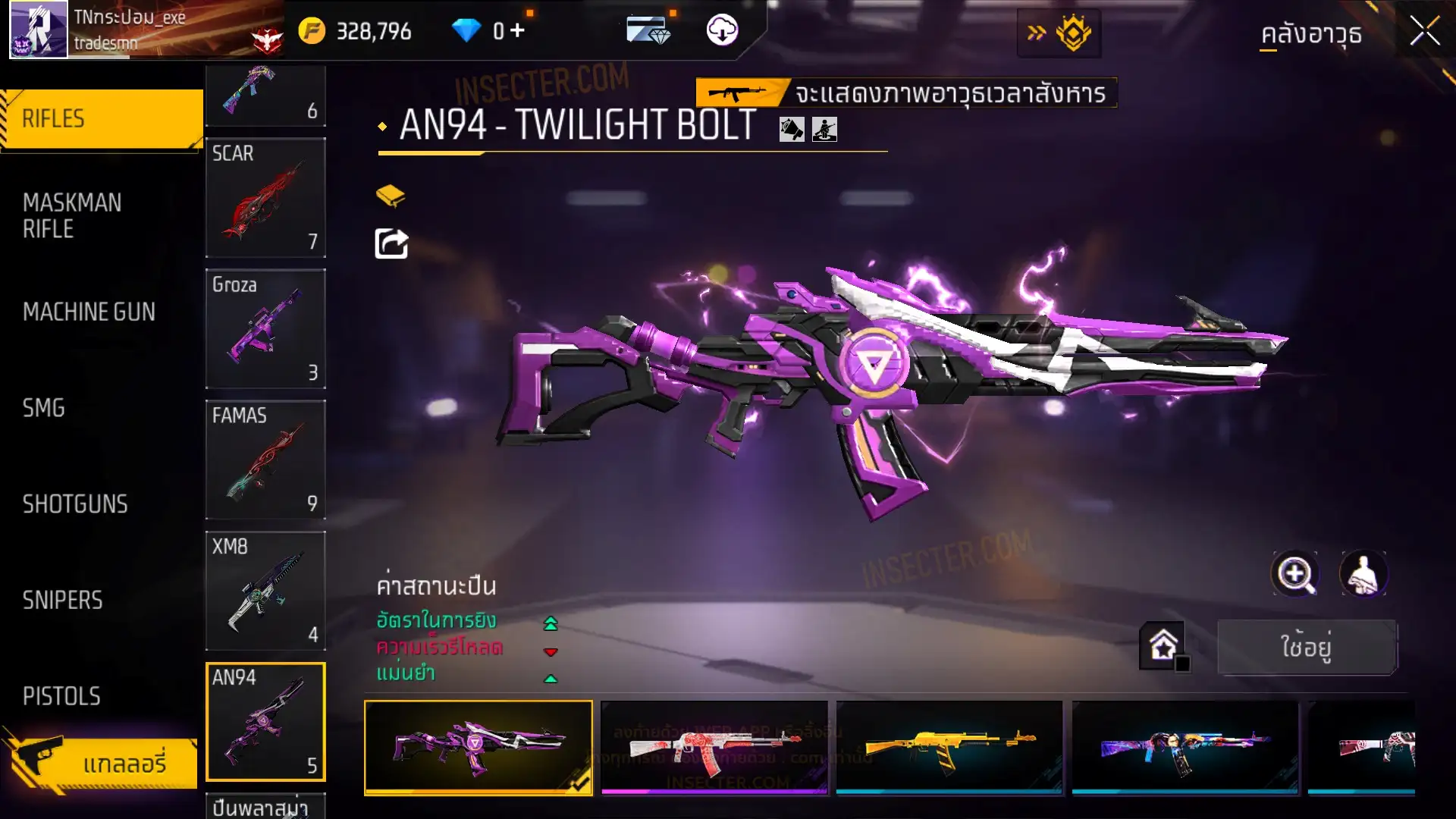The width and height of the screenshot is (1456, 819).
Task: Pick the FAMAS weapon tile
Action: pyautogui.click(x=265, y=460)
